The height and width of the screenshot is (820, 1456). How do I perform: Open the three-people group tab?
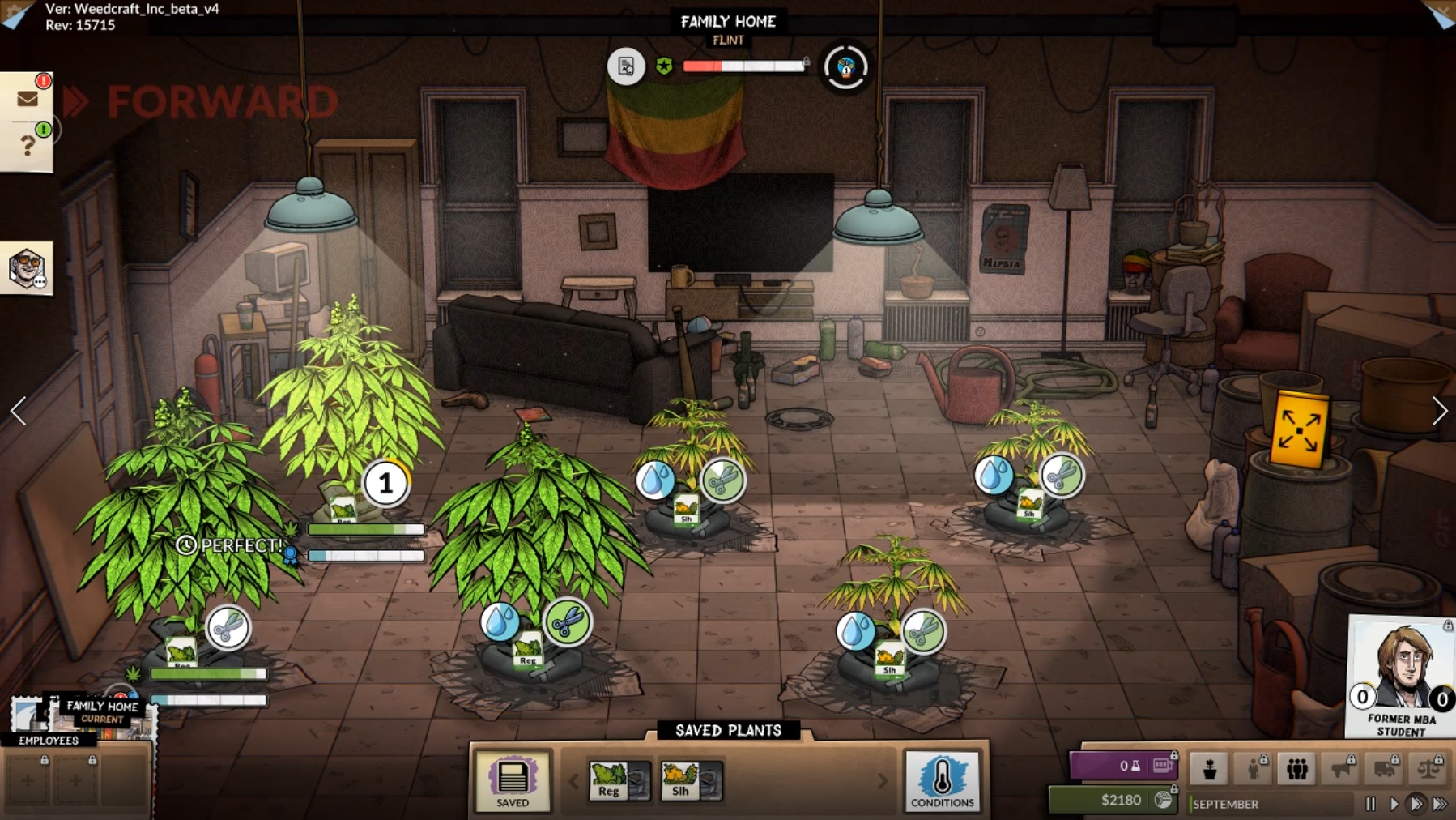(1296, 768)
